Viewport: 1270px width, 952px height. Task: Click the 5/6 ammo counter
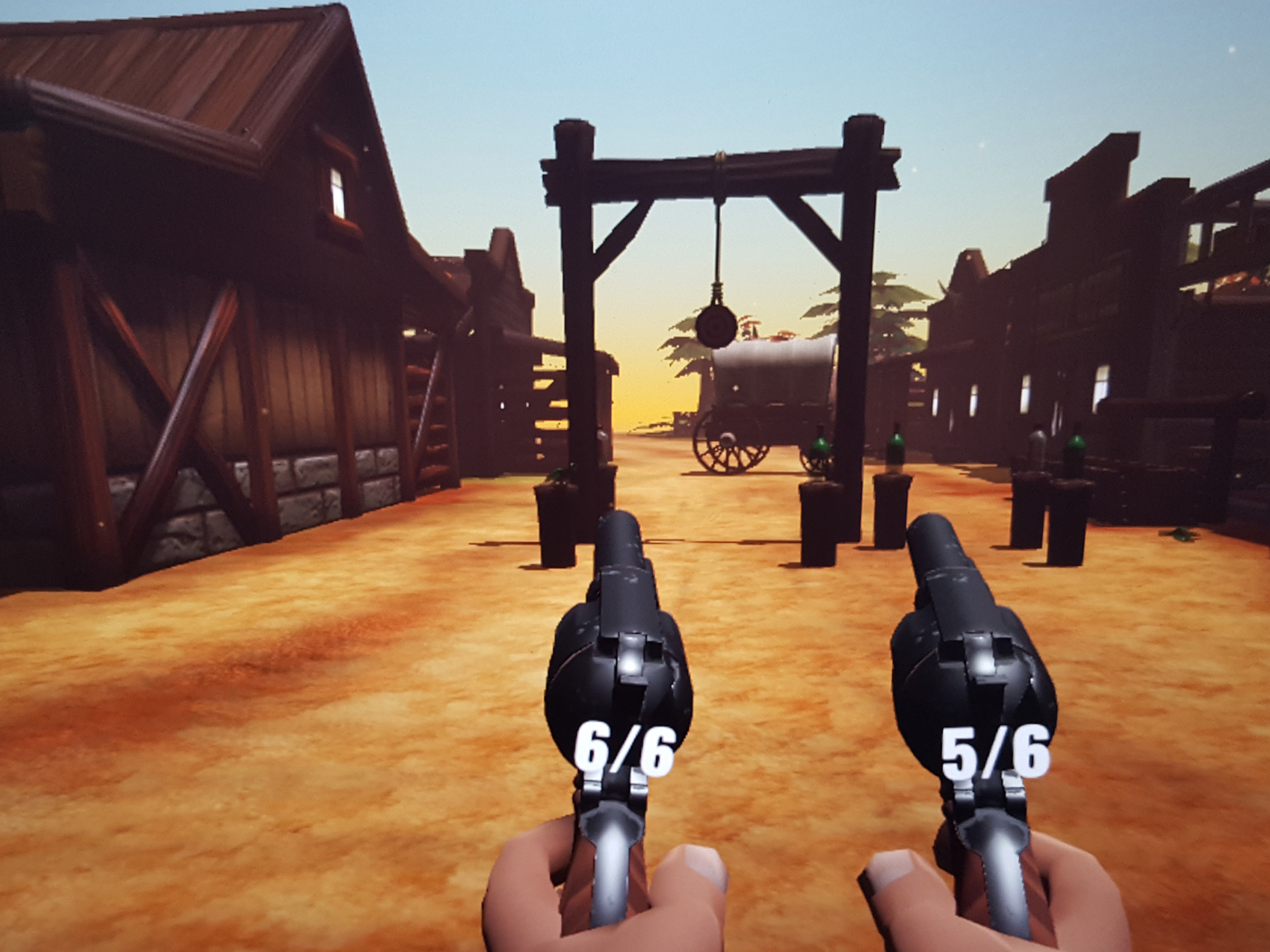(x=994, y=749)
